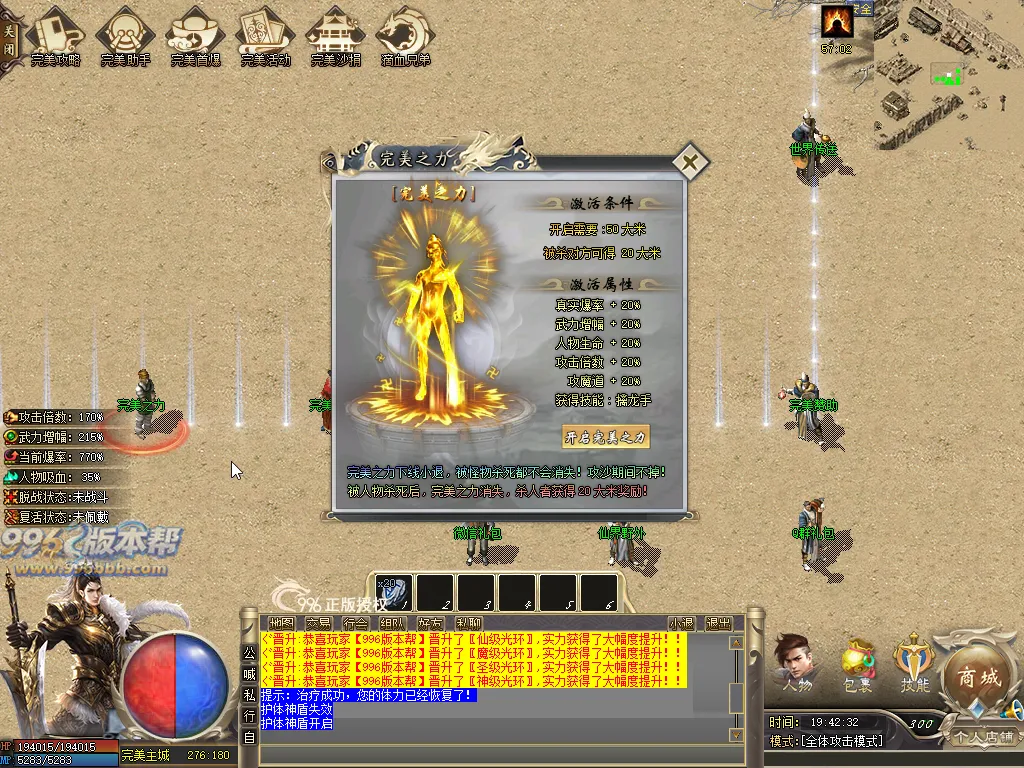The width and height of the screenshot is (1024, 768).
Task: Activate the 开启完美之力 button
Action: [606, 437]
